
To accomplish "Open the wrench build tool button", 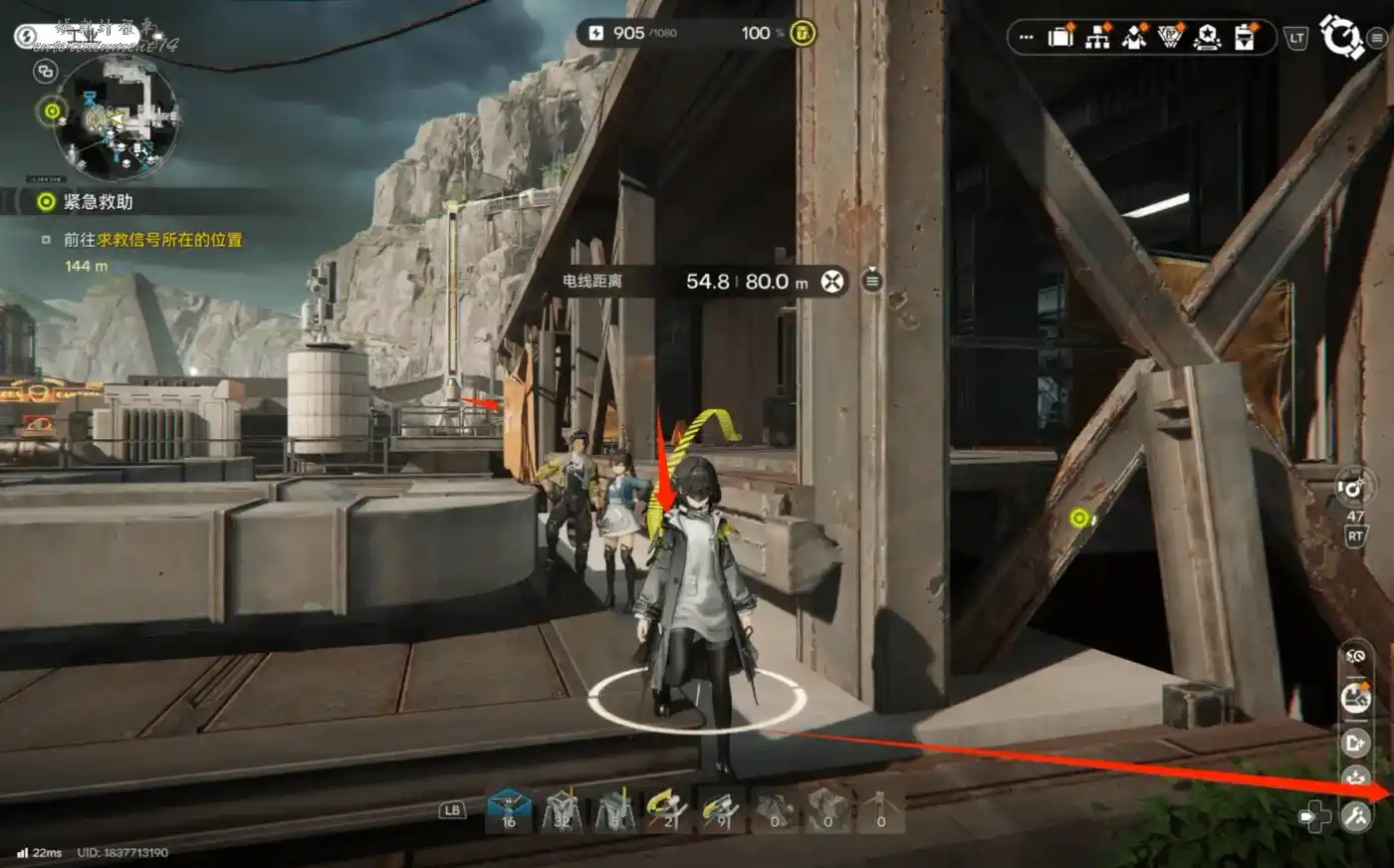I will click(1355, 816).
